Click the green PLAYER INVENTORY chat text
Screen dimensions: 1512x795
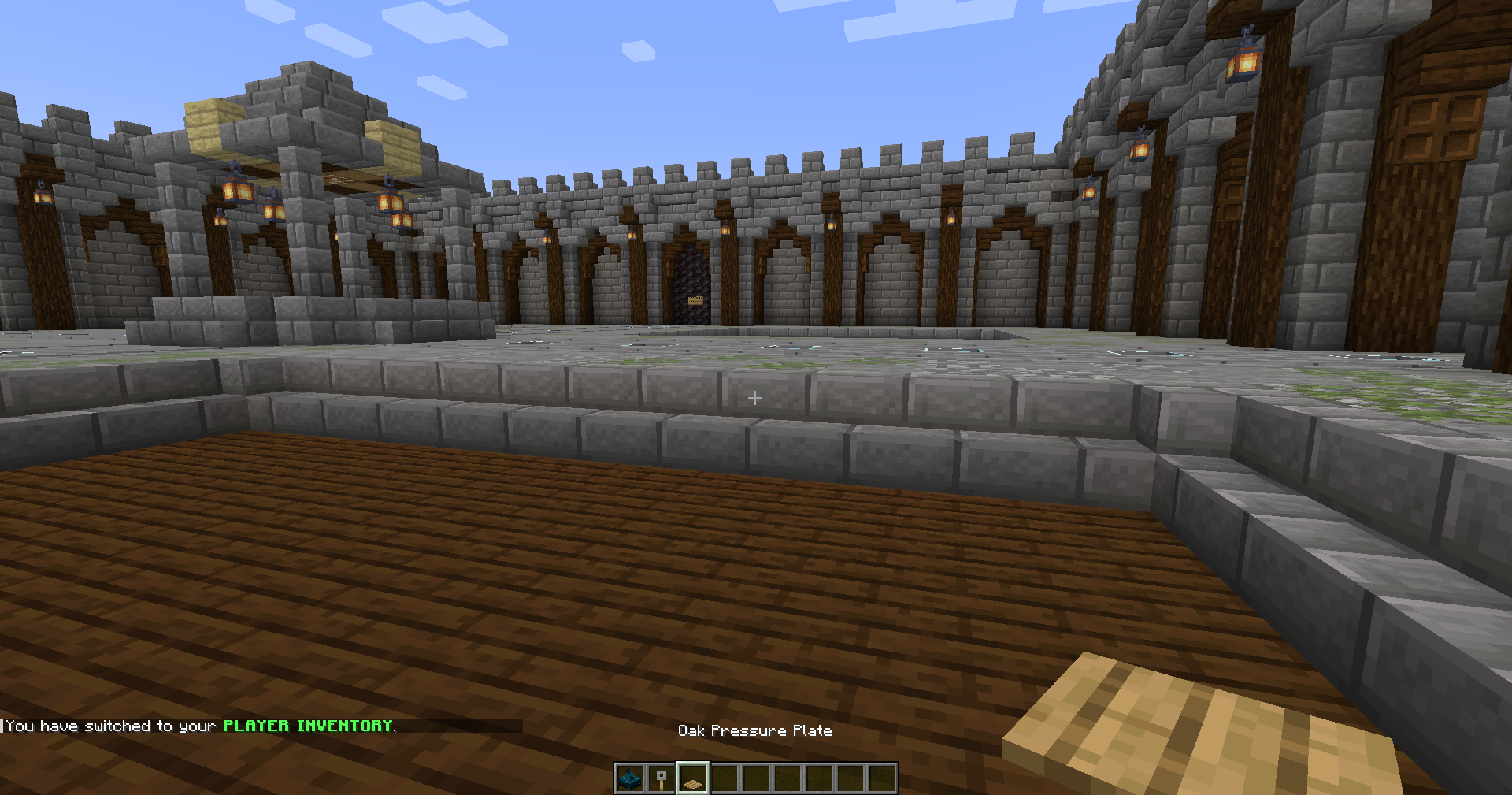point(307,726)
